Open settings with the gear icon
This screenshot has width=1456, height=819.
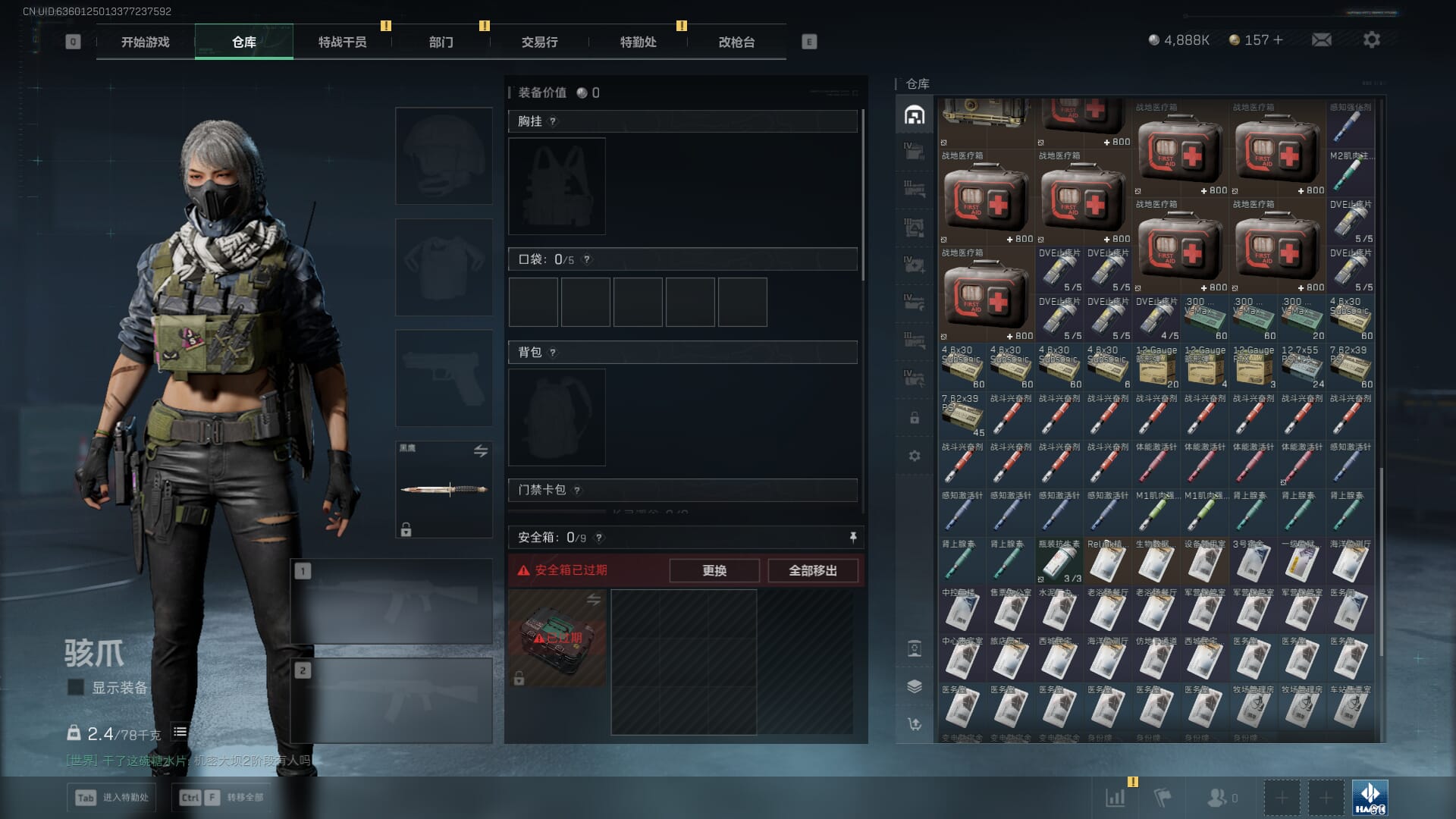click(x=1371, y=40)
